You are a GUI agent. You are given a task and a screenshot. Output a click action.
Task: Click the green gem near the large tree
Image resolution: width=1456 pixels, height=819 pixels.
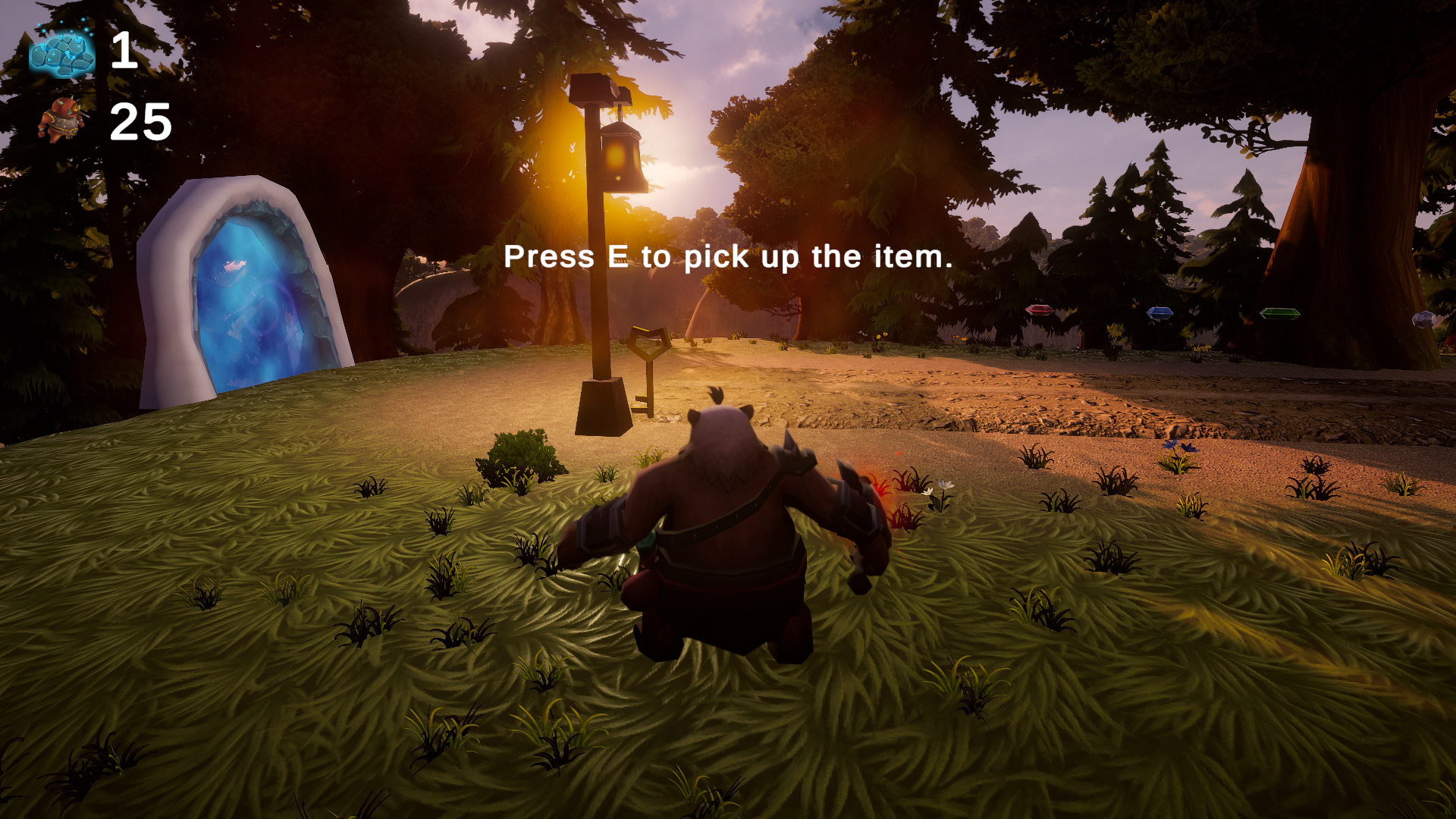click(x=1280, y=313)
